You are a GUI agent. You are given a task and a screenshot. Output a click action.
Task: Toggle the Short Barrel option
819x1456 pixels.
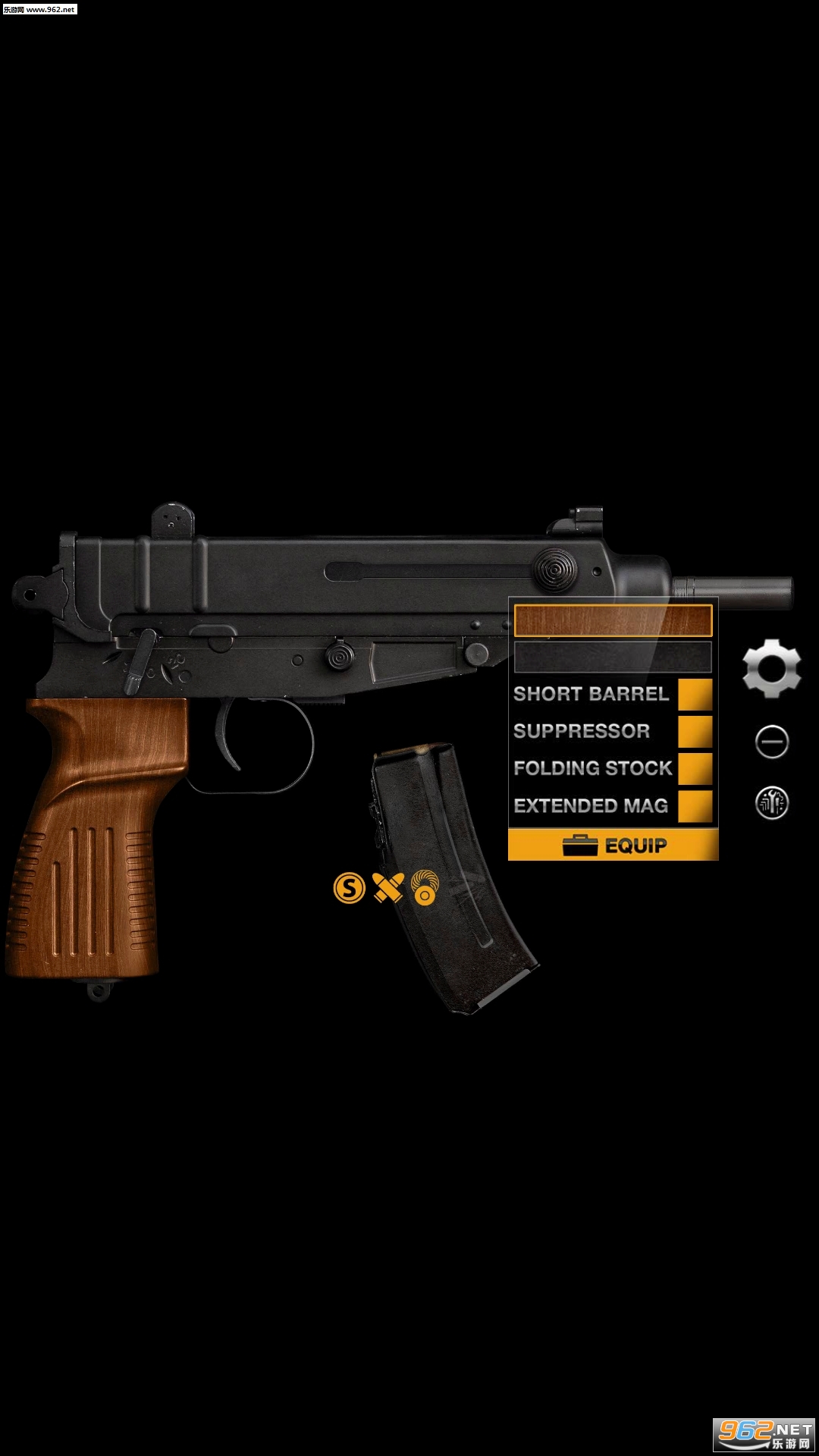pos(695,695)
